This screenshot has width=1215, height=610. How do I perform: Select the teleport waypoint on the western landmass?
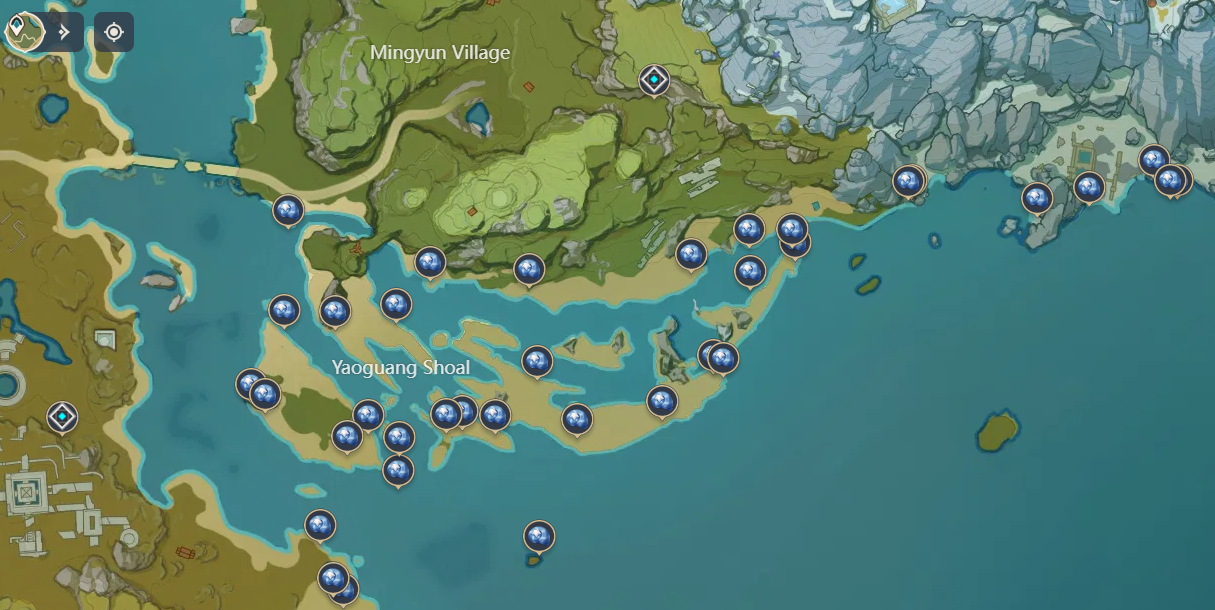pyautogui.click(x=62, y=415)
